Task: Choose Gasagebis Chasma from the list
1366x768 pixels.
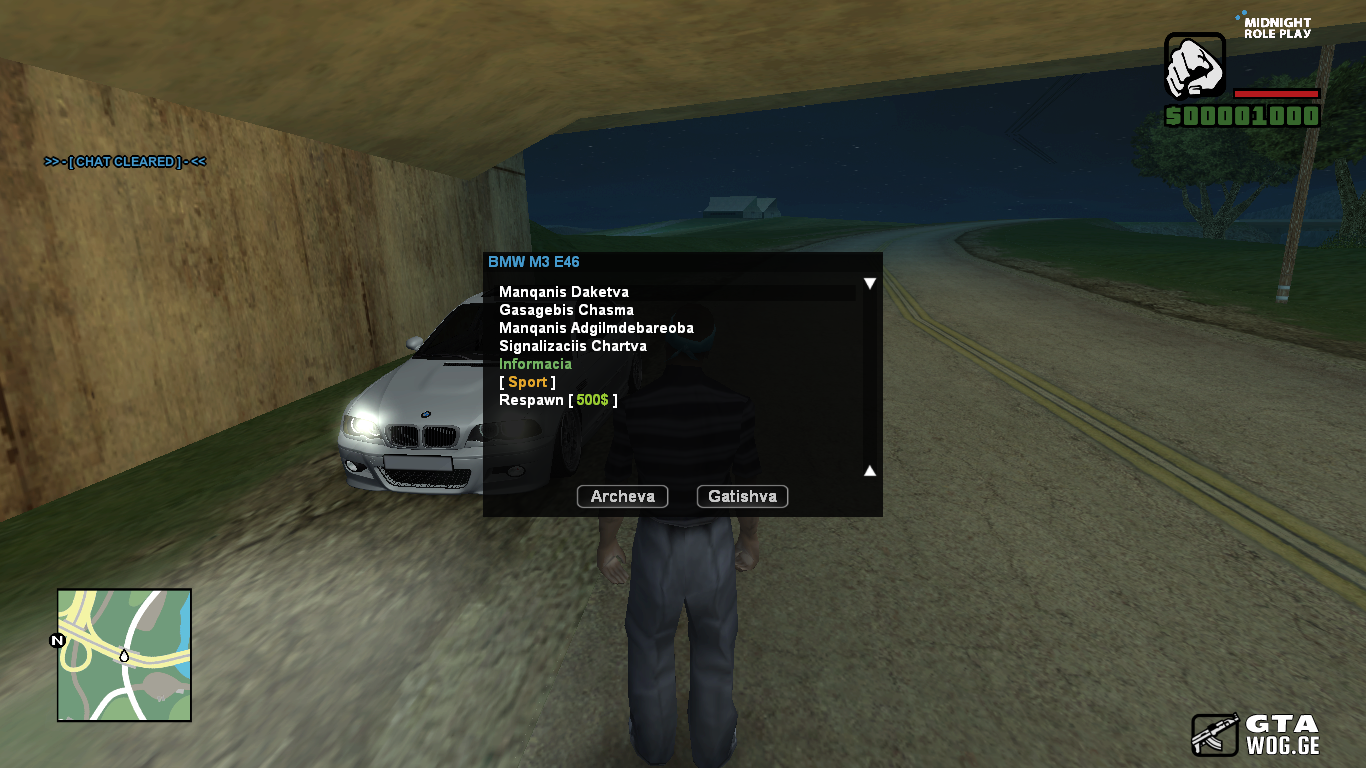Action: [566, 310]
